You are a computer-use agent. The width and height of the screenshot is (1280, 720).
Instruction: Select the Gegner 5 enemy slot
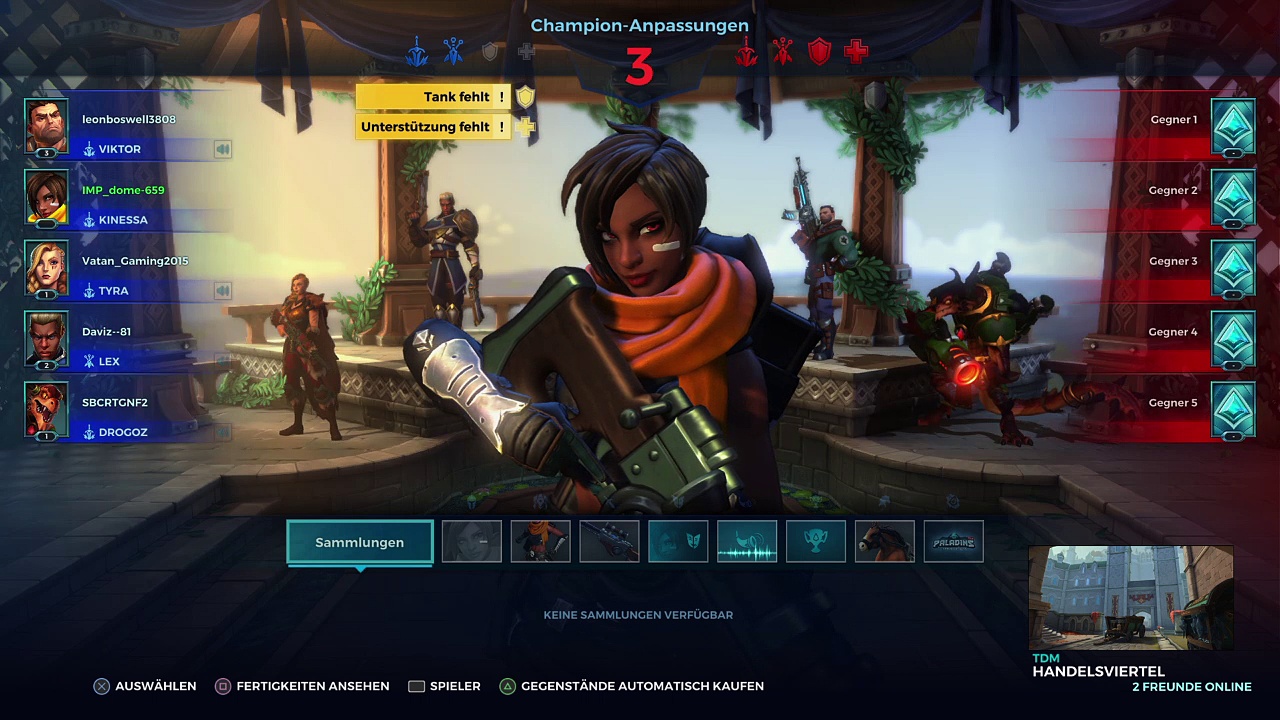pos(1233,409)
